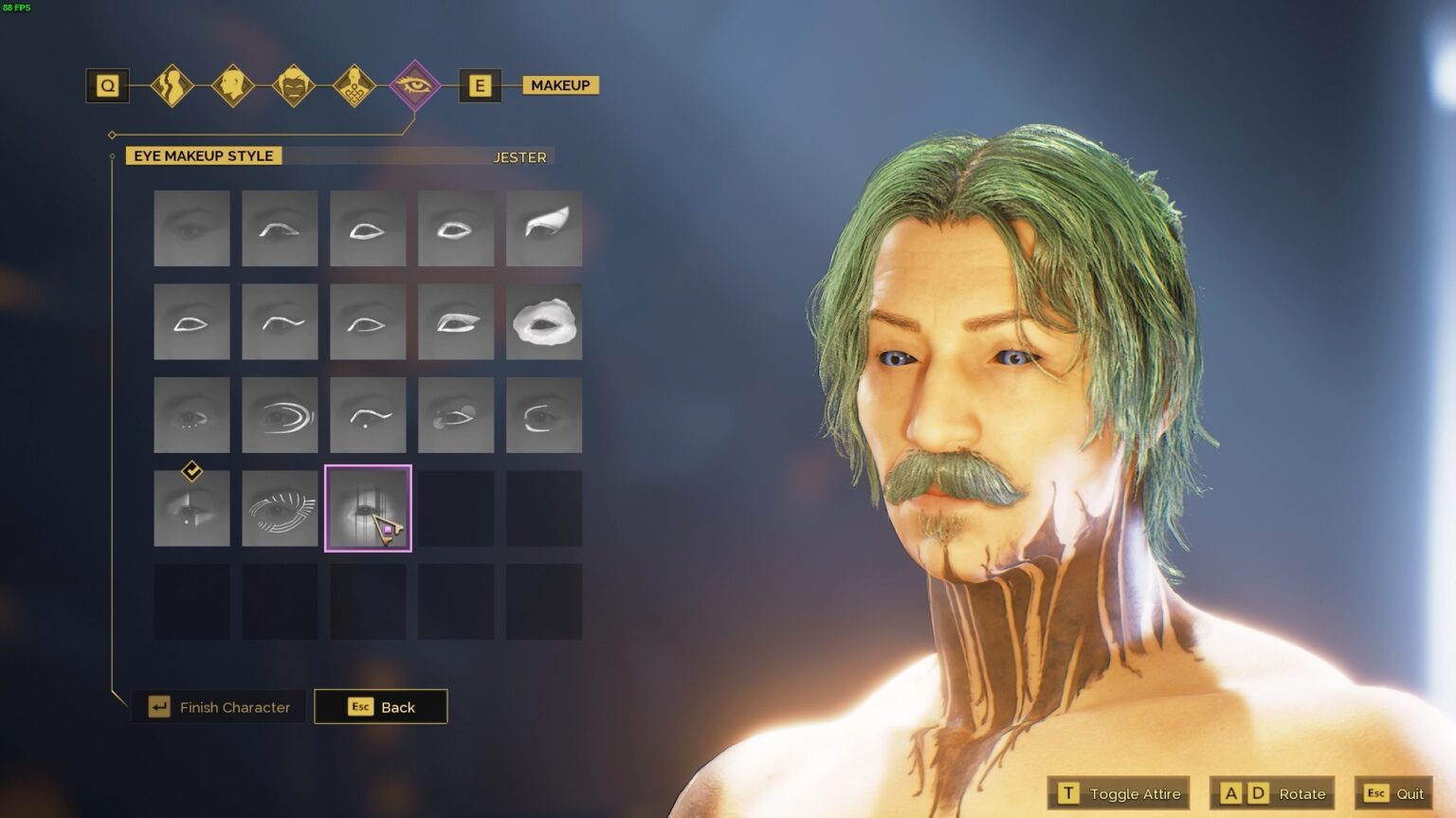Click the Esc key icon beside Quit
Screen dimensions: 1456x818
pos(1375,793)
